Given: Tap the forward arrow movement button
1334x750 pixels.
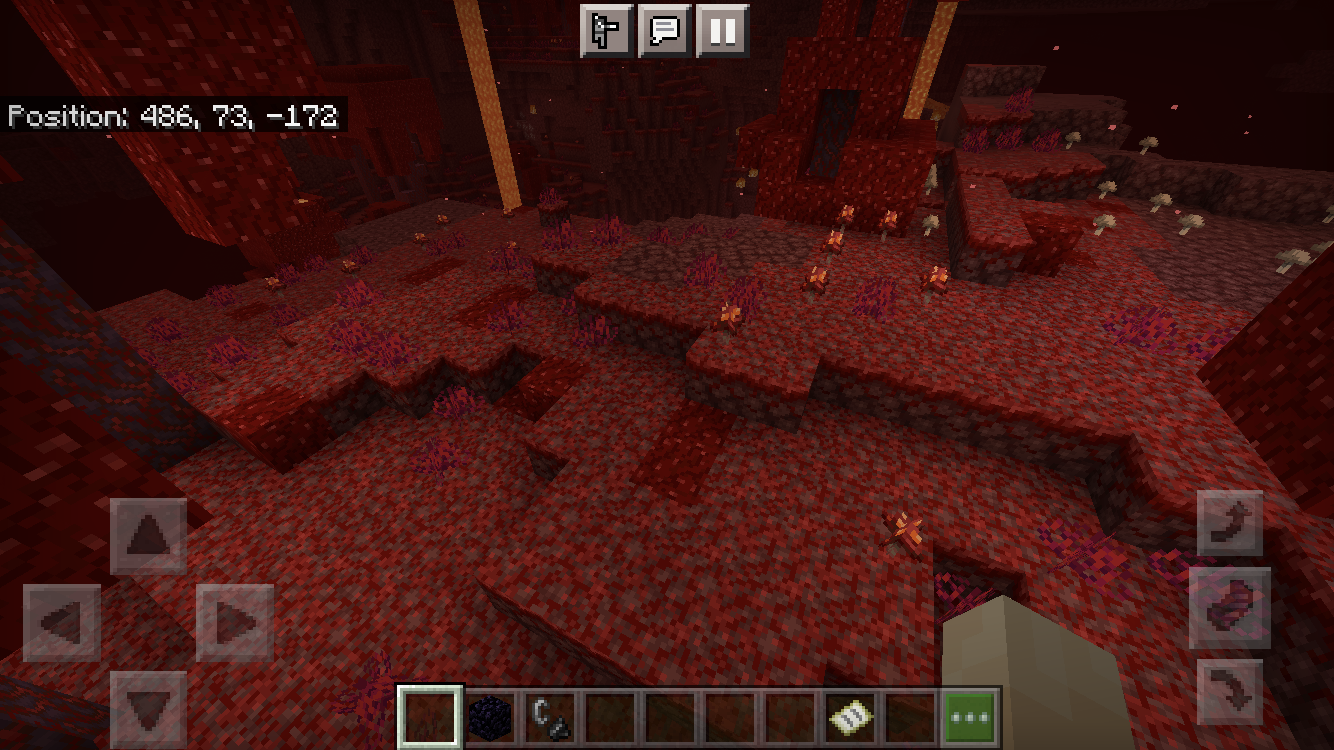Looking at the screenshot, I should tap(148, 535).
